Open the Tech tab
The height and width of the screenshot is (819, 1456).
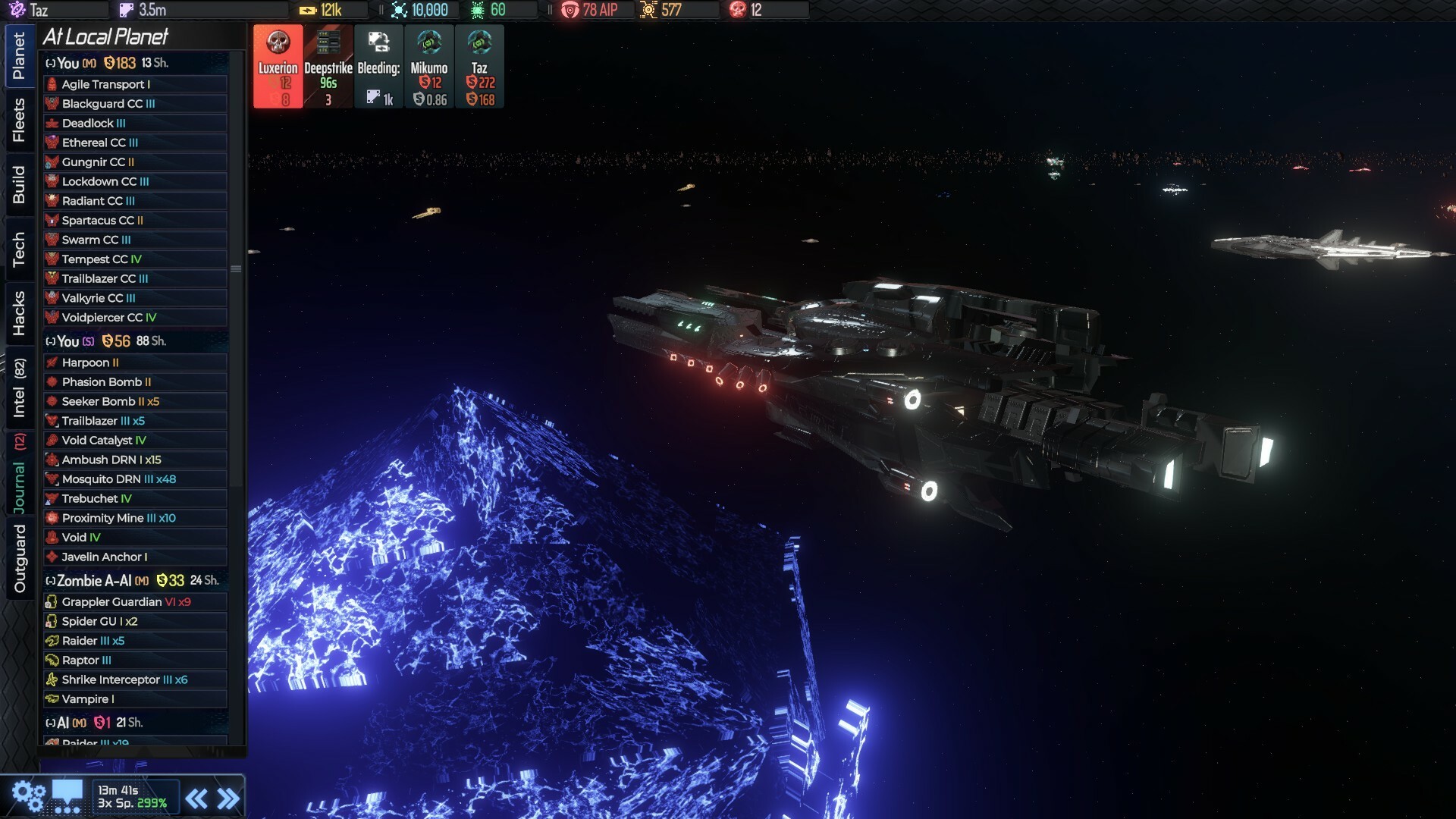click(x=19, y=247)
